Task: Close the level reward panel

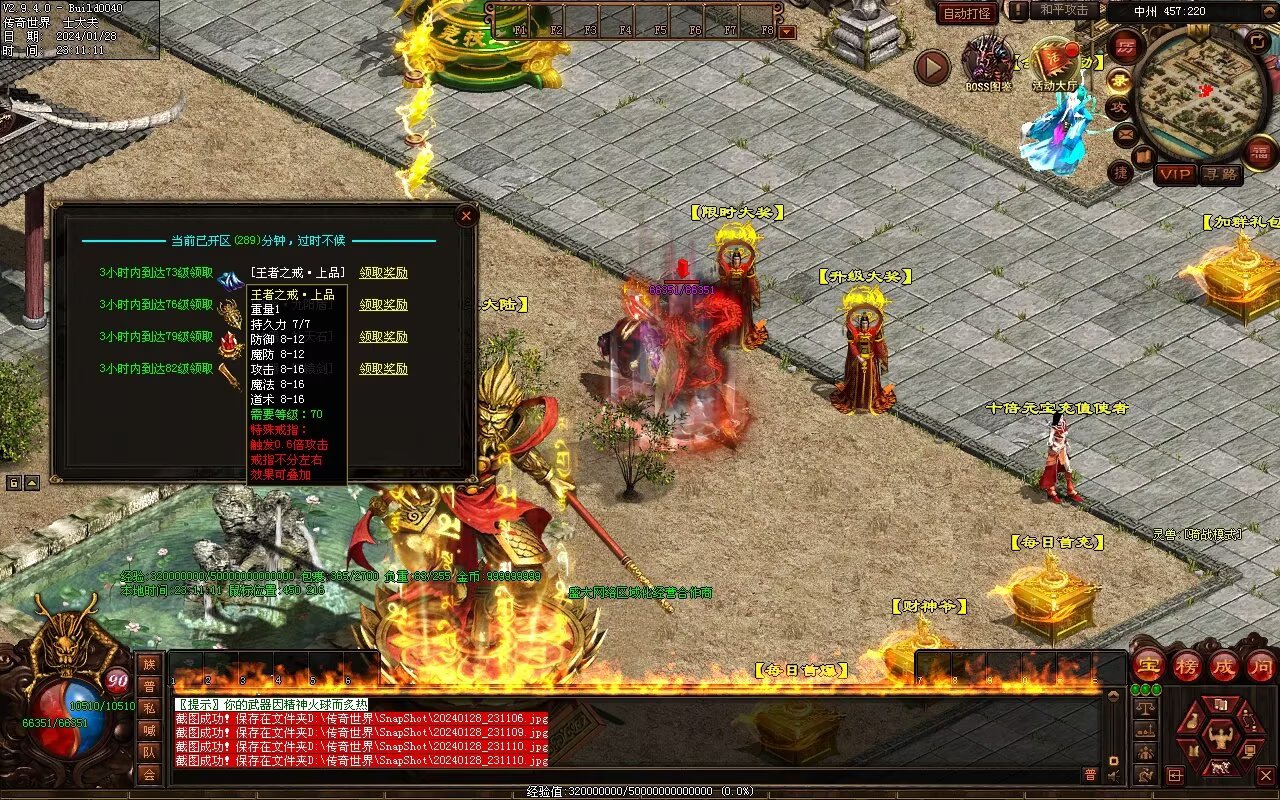Action: [465, 215]
